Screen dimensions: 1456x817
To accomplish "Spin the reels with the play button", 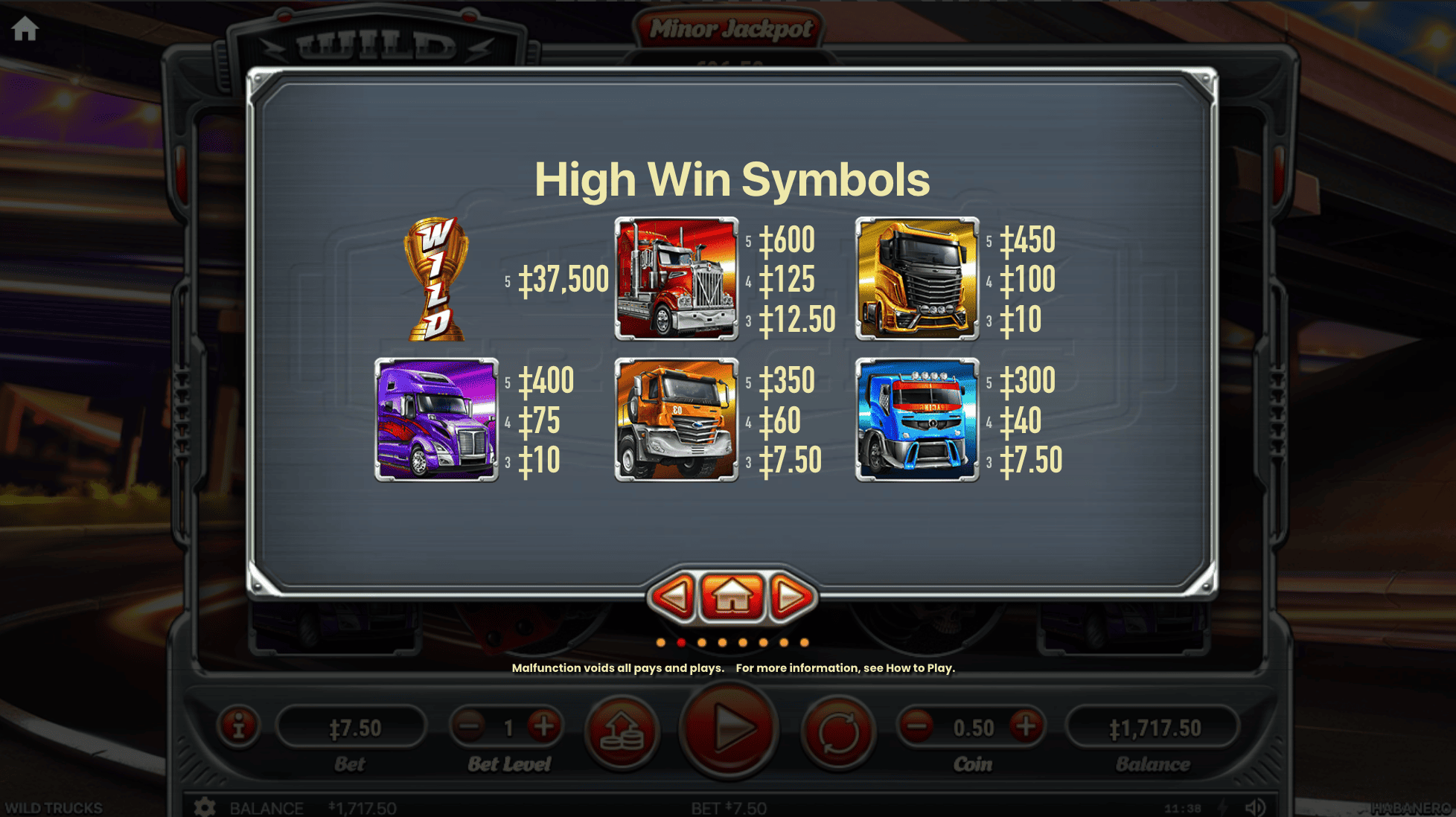I will [729, 729].
